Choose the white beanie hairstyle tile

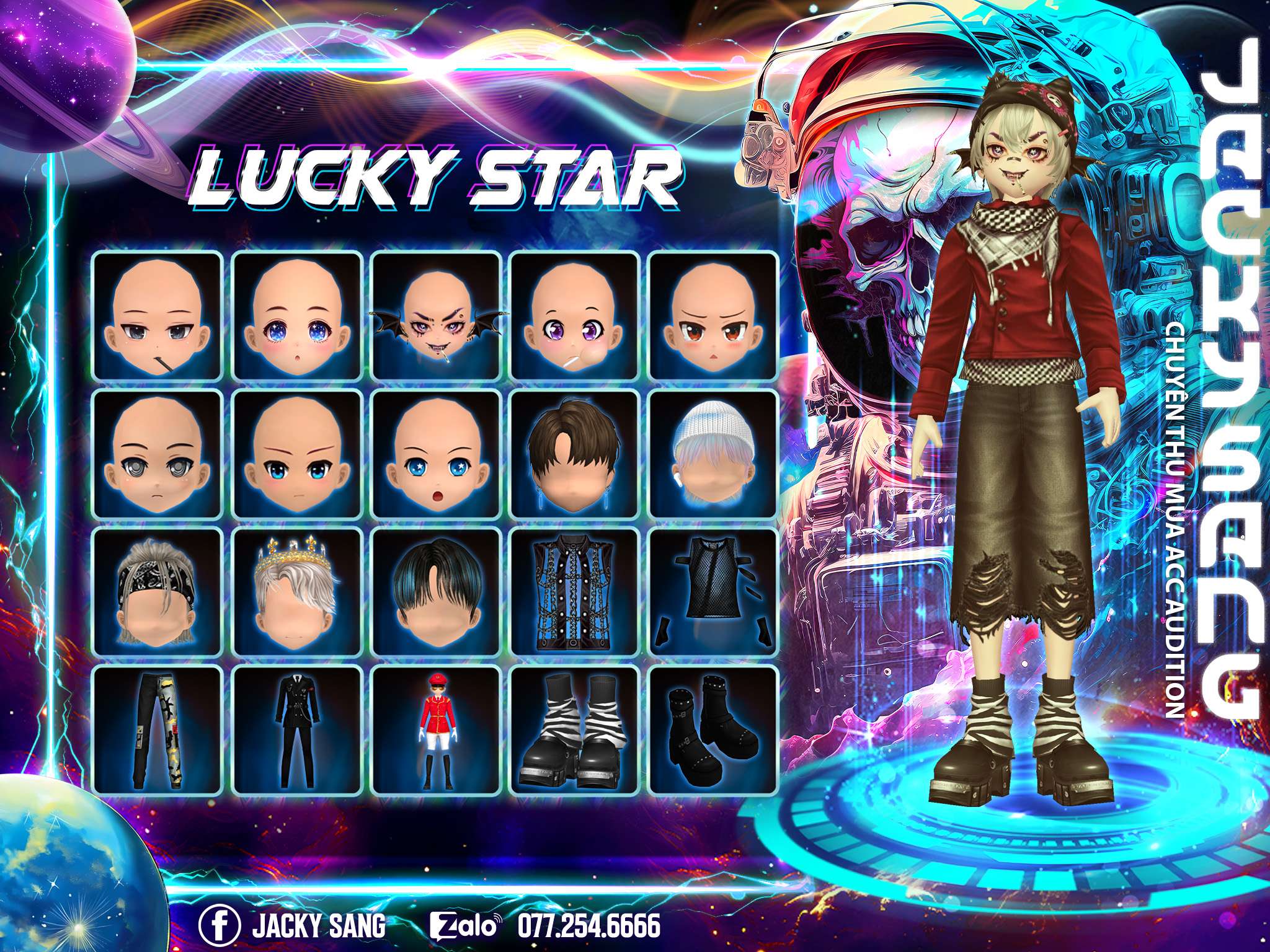tap(713, 454)
